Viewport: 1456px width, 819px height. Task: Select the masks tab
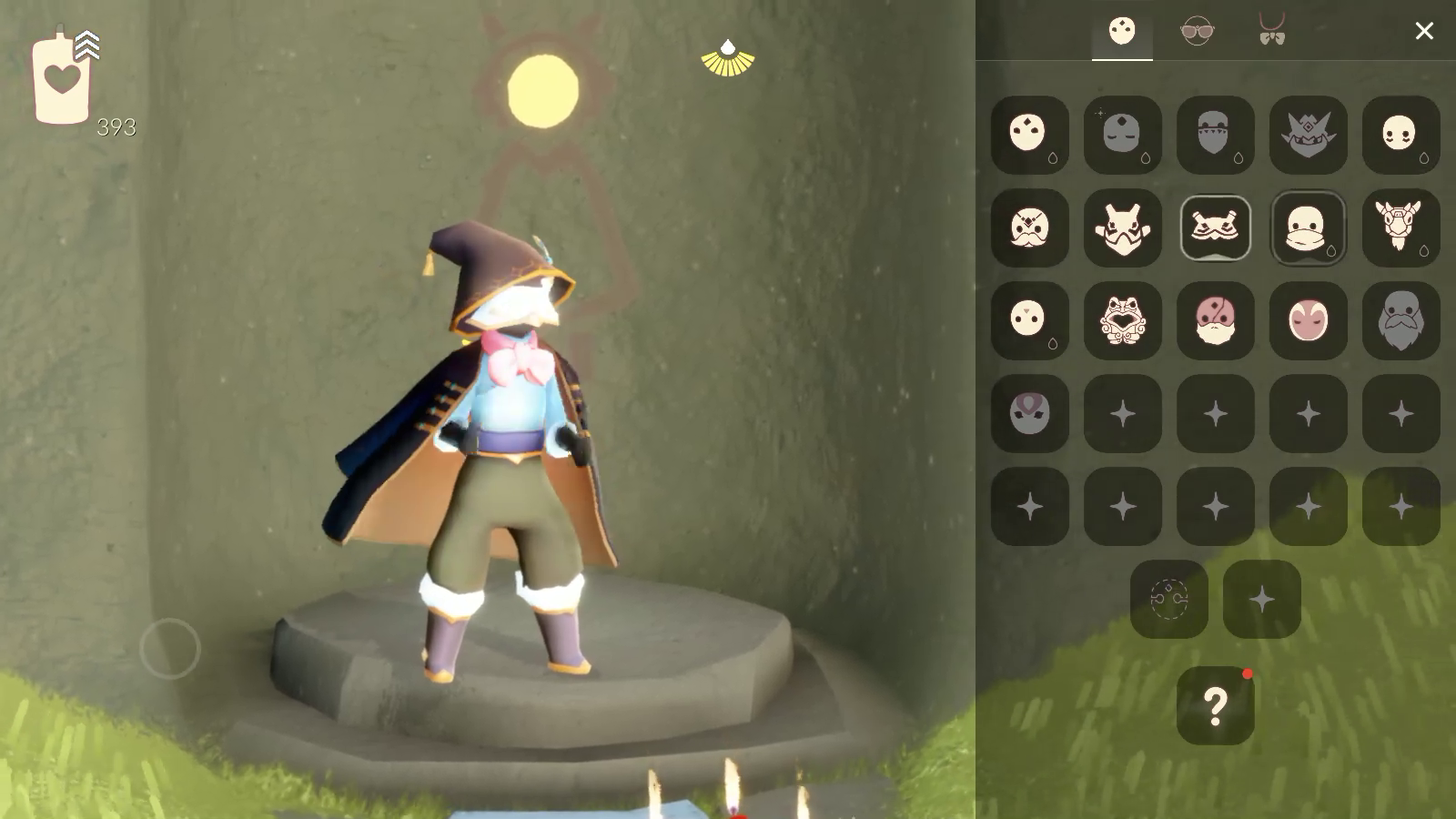[x=1122, y=31]
